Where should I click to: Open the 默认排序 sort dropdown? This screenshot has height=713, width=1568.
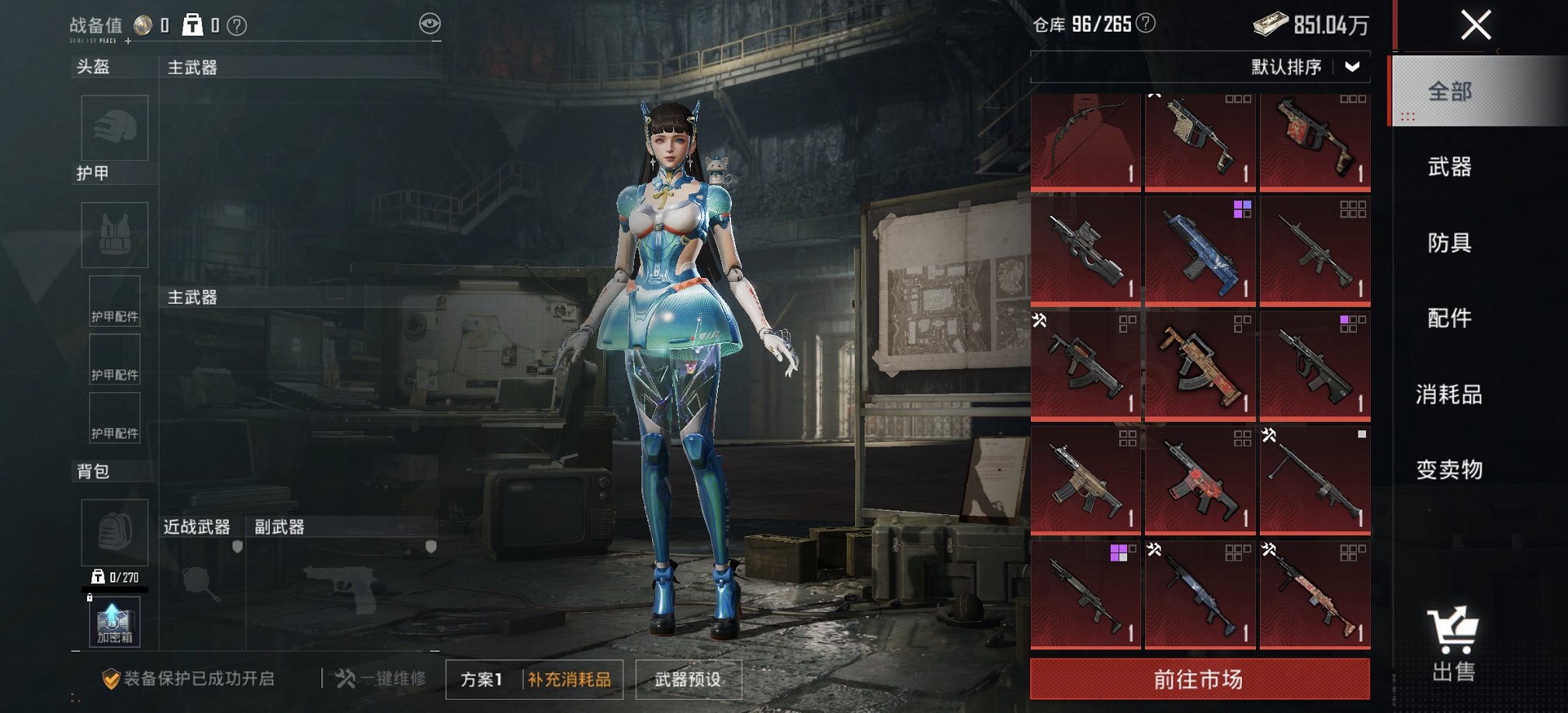tap(1306, 67)
